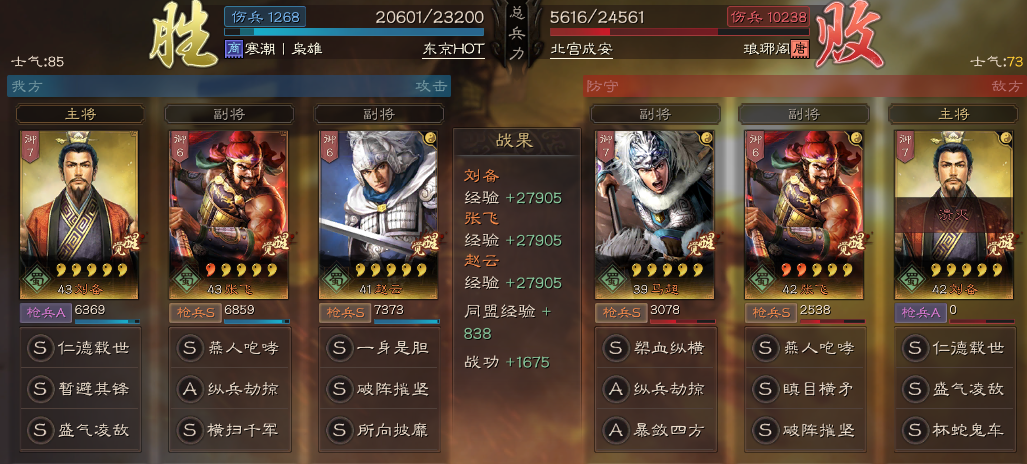
Task: Select the 所向披靡 skill
Action: pyautogui.click(x=379, y=431)
